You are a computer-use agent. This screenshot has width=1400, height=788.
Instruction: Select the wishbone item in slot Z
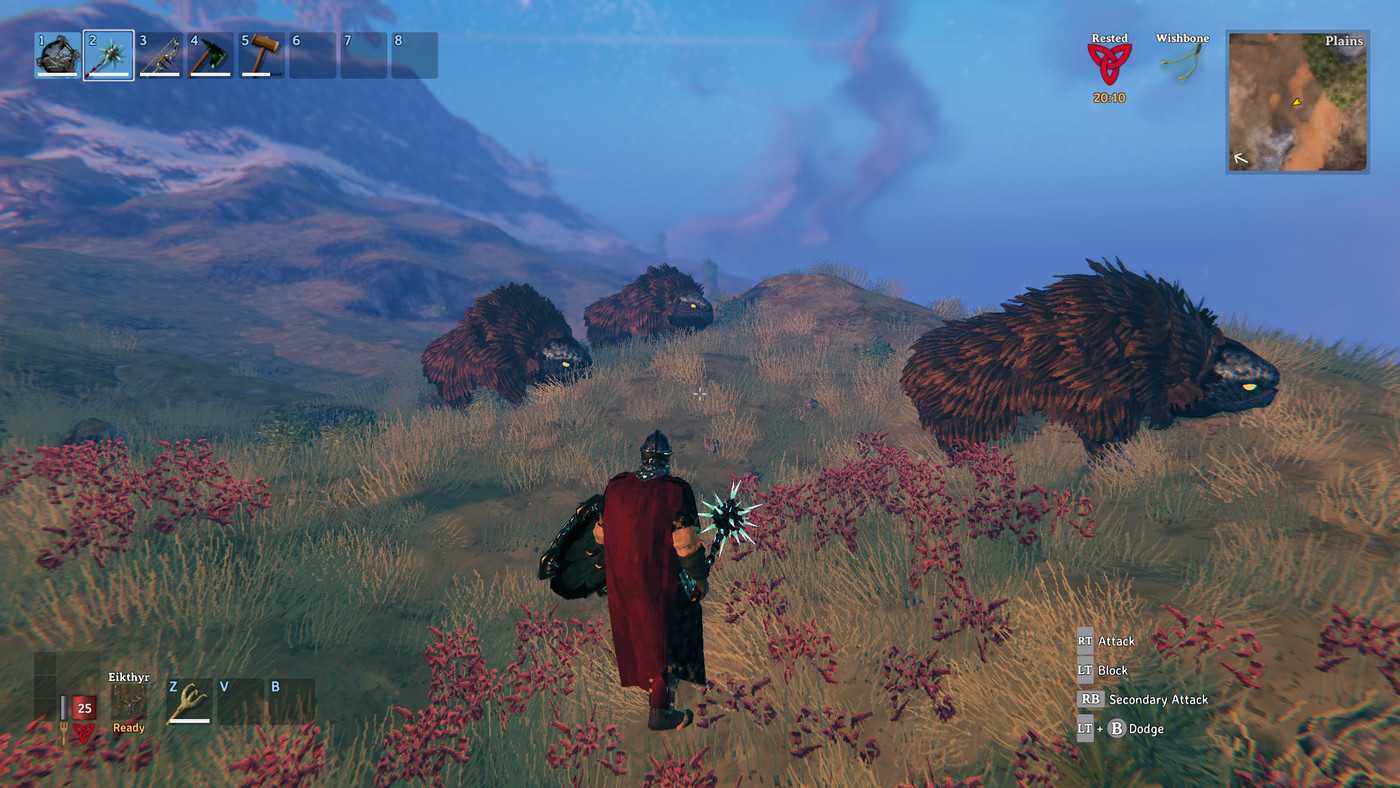click(189, 701)
